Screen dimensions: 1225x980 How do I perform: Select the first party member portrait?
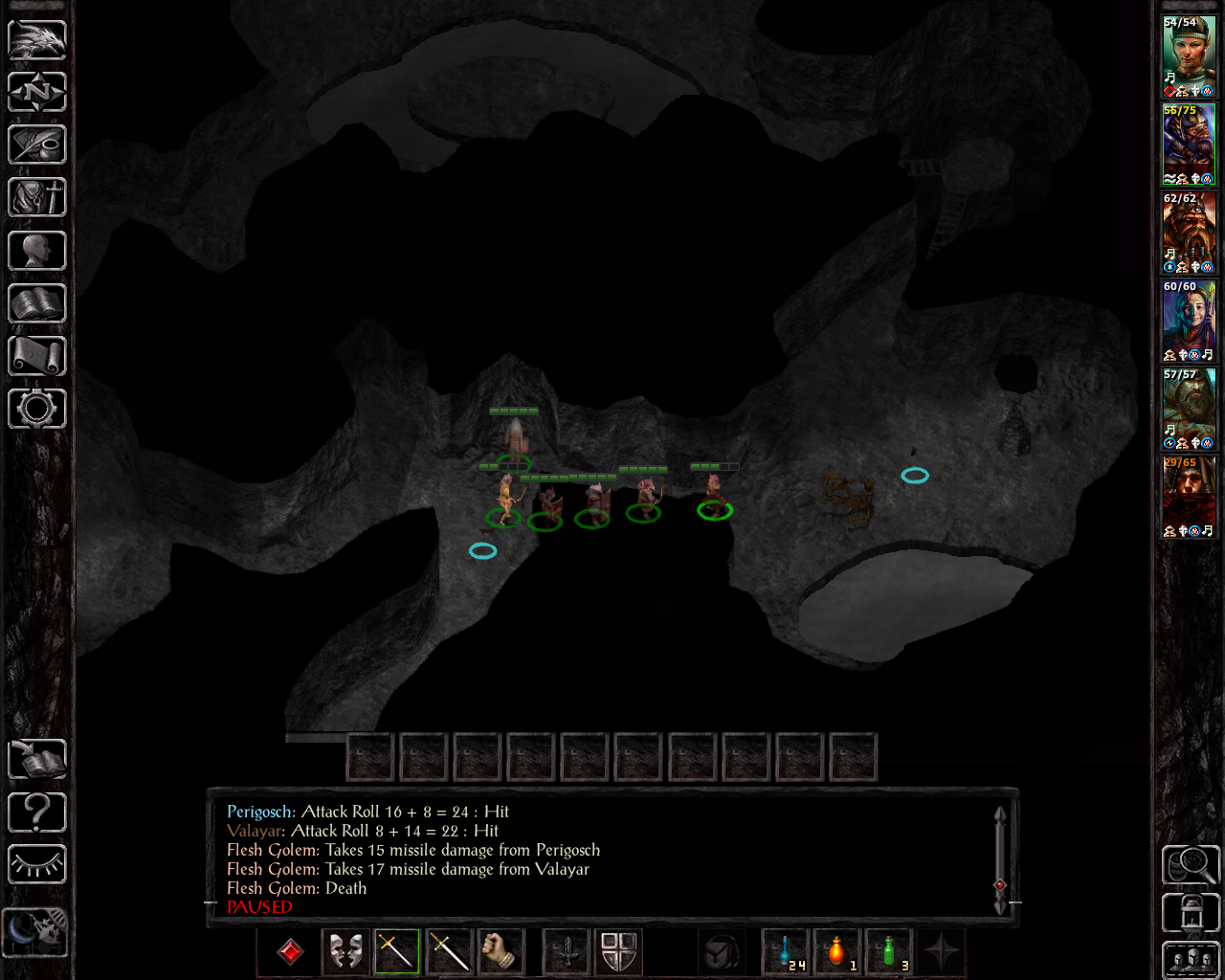(1189, 56)
